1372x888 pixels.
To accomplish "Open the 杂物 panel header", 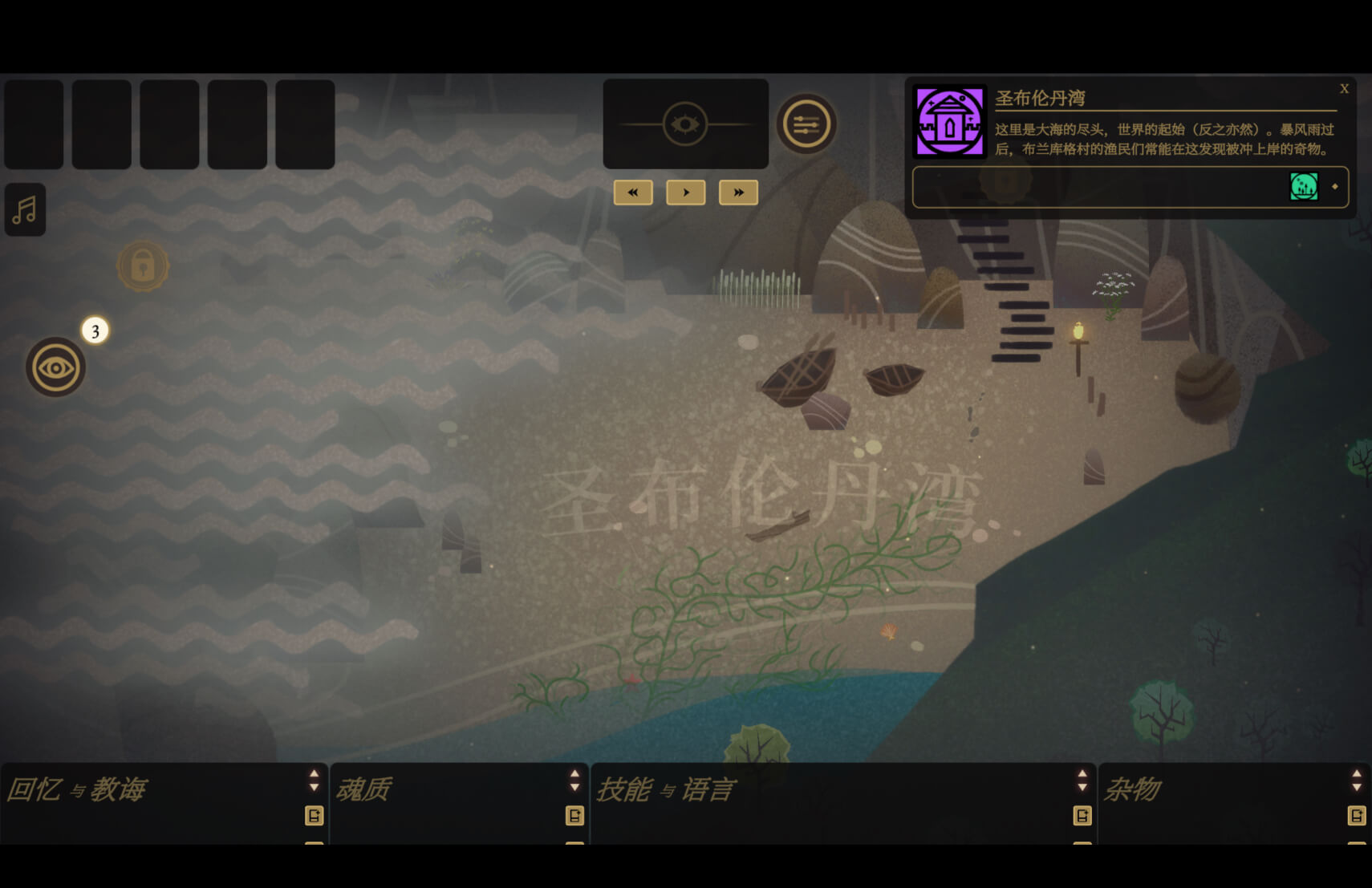I will (x=1132, y=789).
